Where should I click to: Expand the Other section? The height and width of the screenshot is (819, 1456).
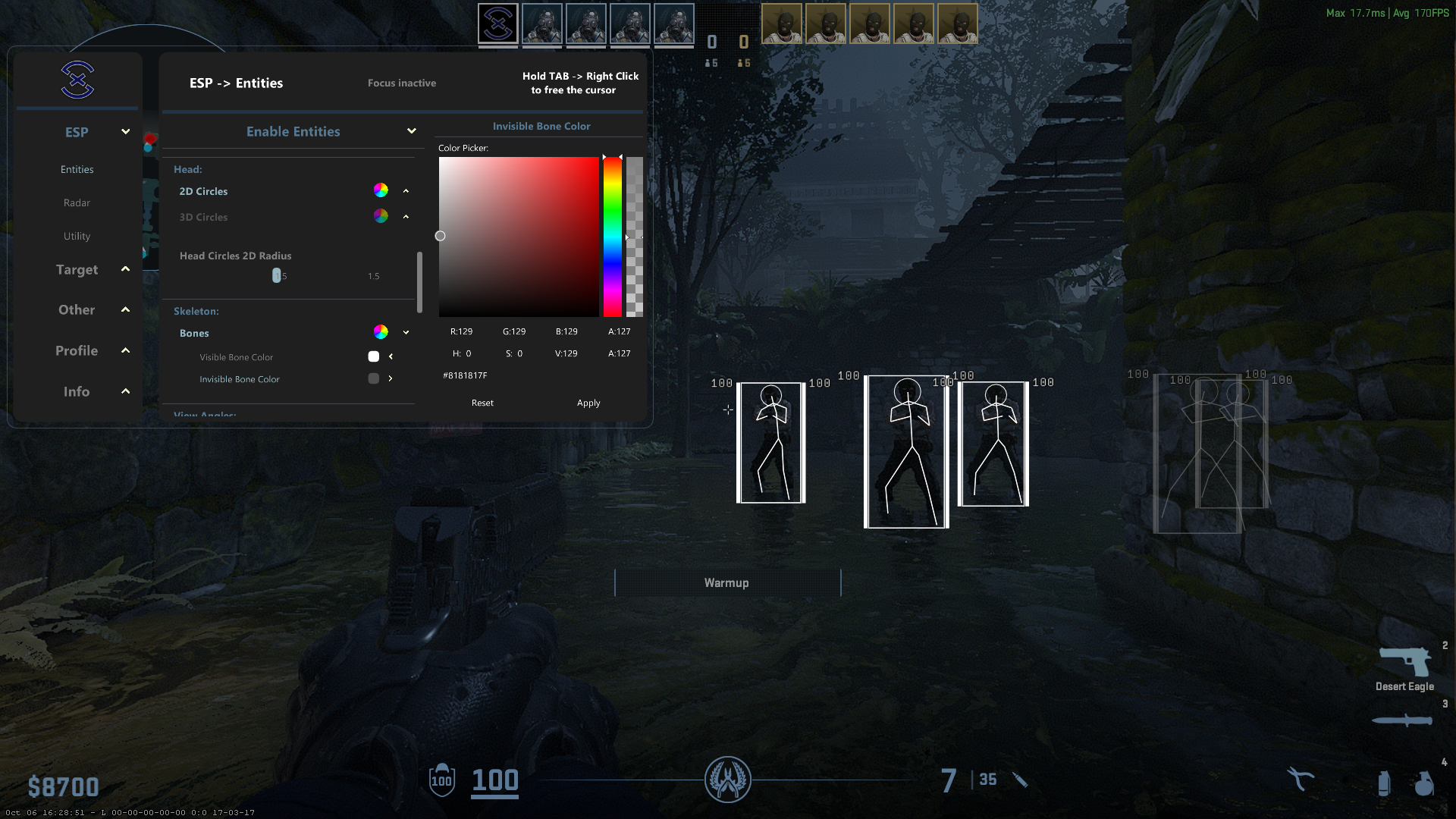point(77,309)
